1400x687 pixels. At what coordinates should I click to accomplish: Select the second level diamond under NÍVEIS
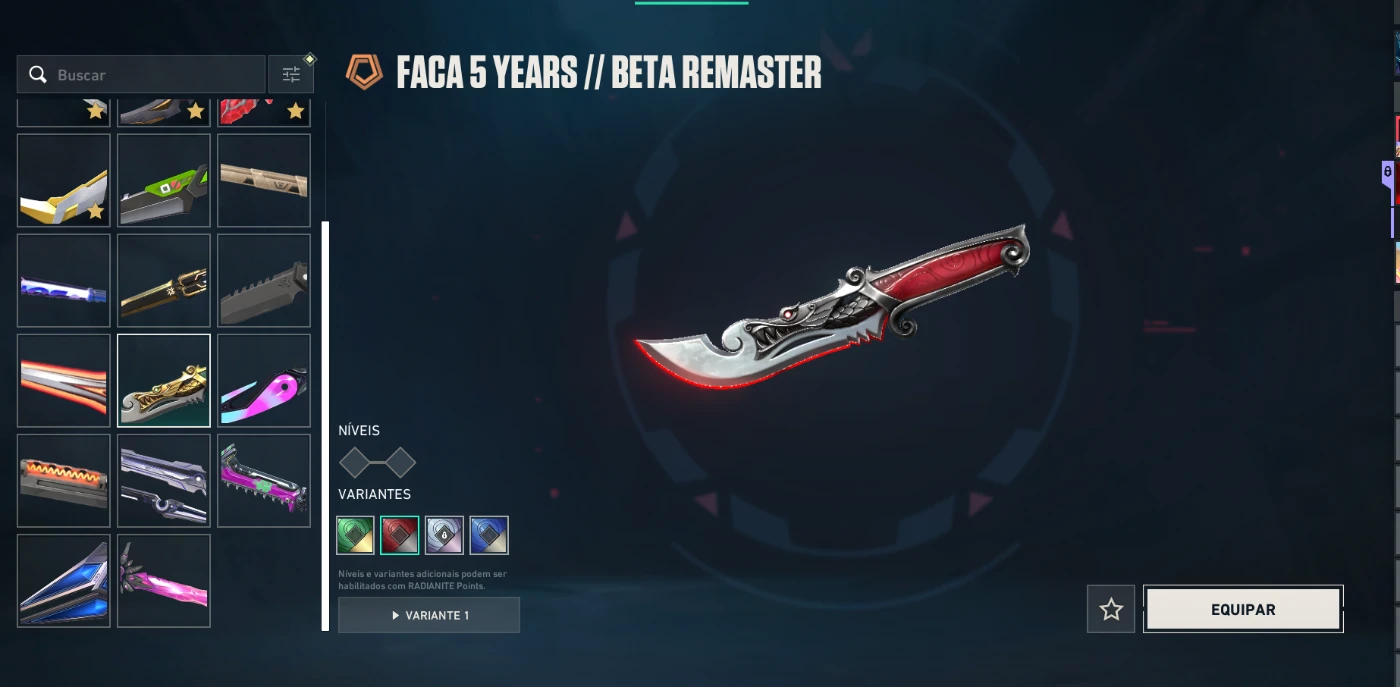400,463
